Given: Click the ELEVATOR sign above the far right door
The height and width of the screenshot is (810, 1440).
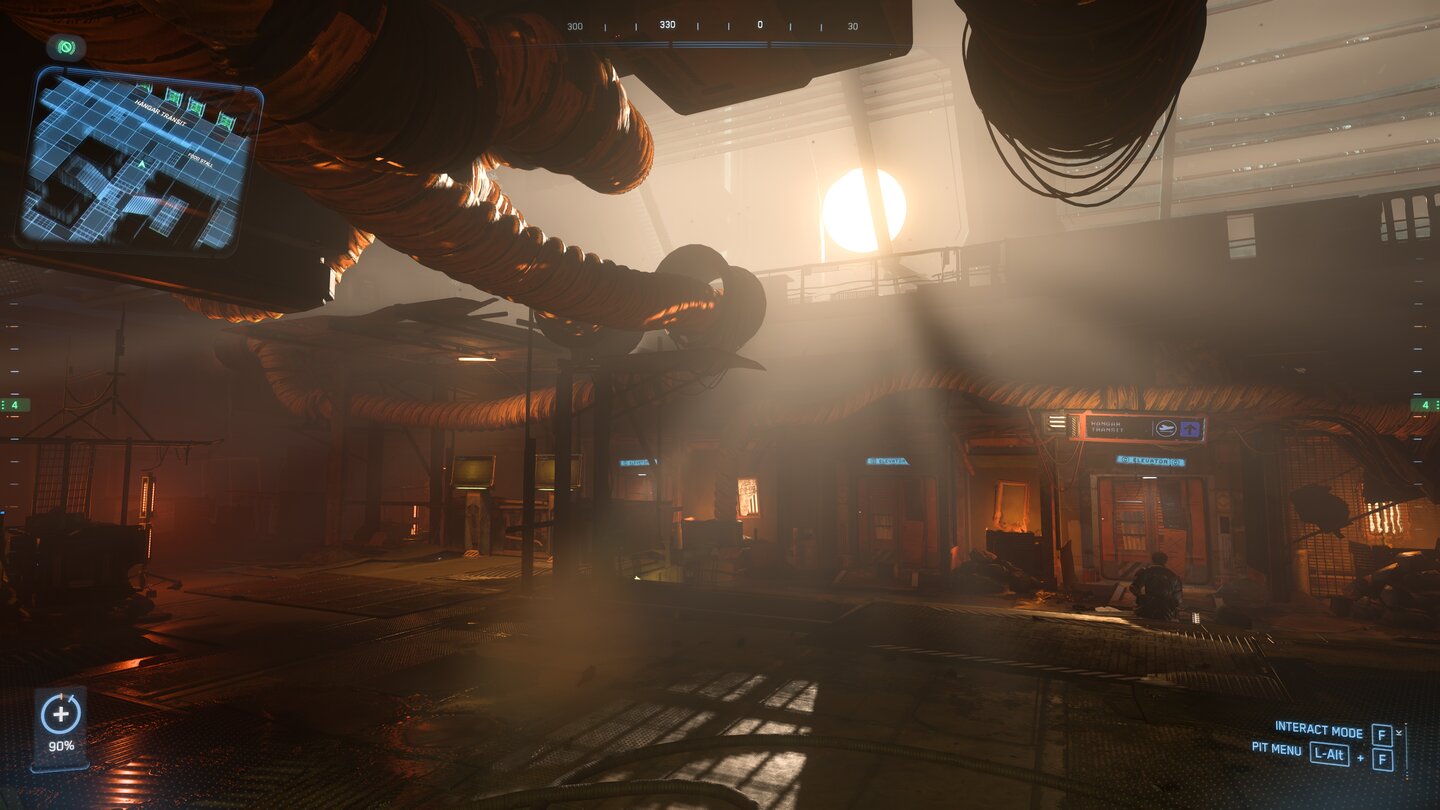Looking at the screenshot, I should coord(1149,460).
